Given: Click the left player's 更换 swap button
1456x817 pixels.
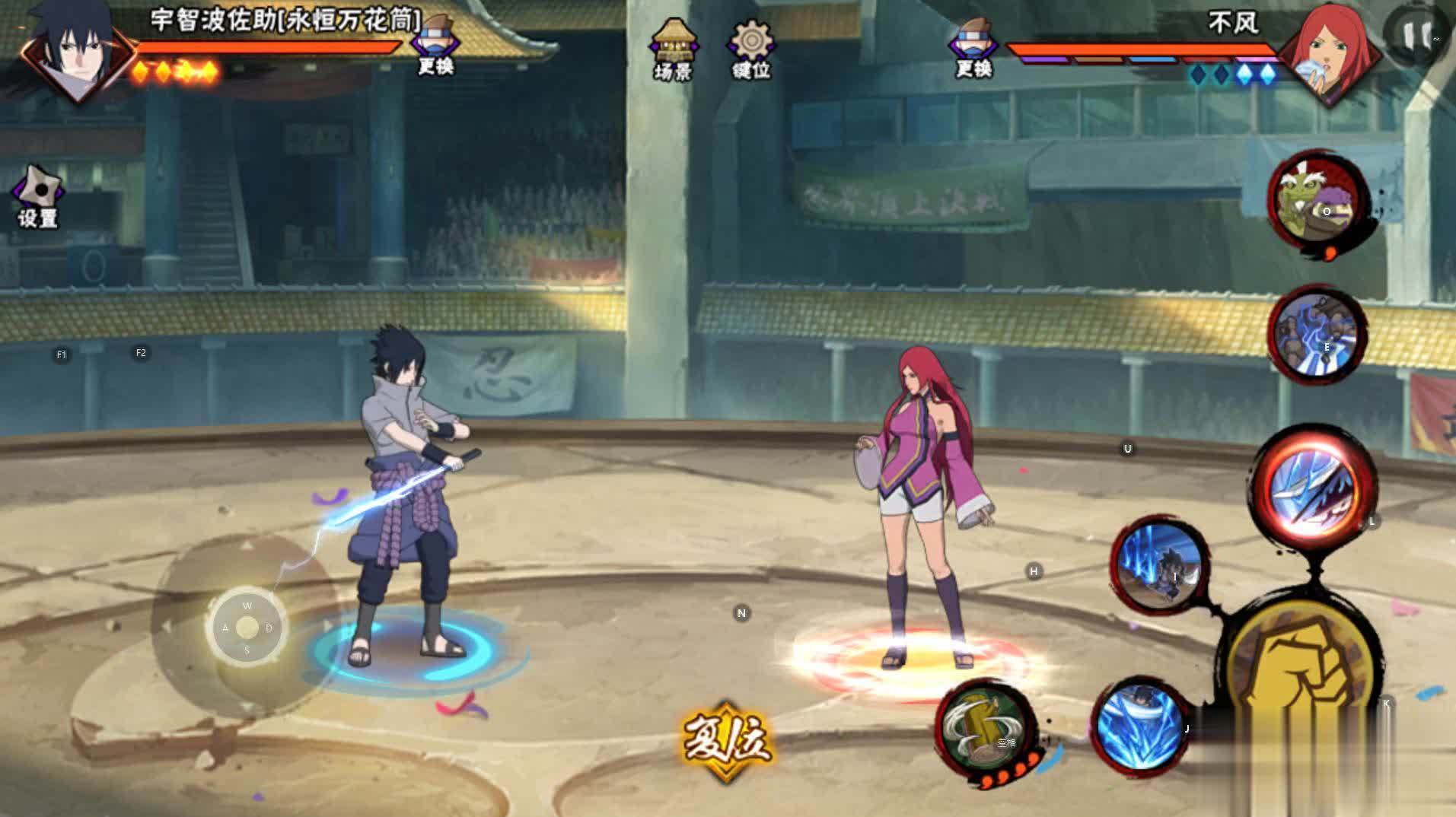Looking at the screenshot, I should coord(435,47).
